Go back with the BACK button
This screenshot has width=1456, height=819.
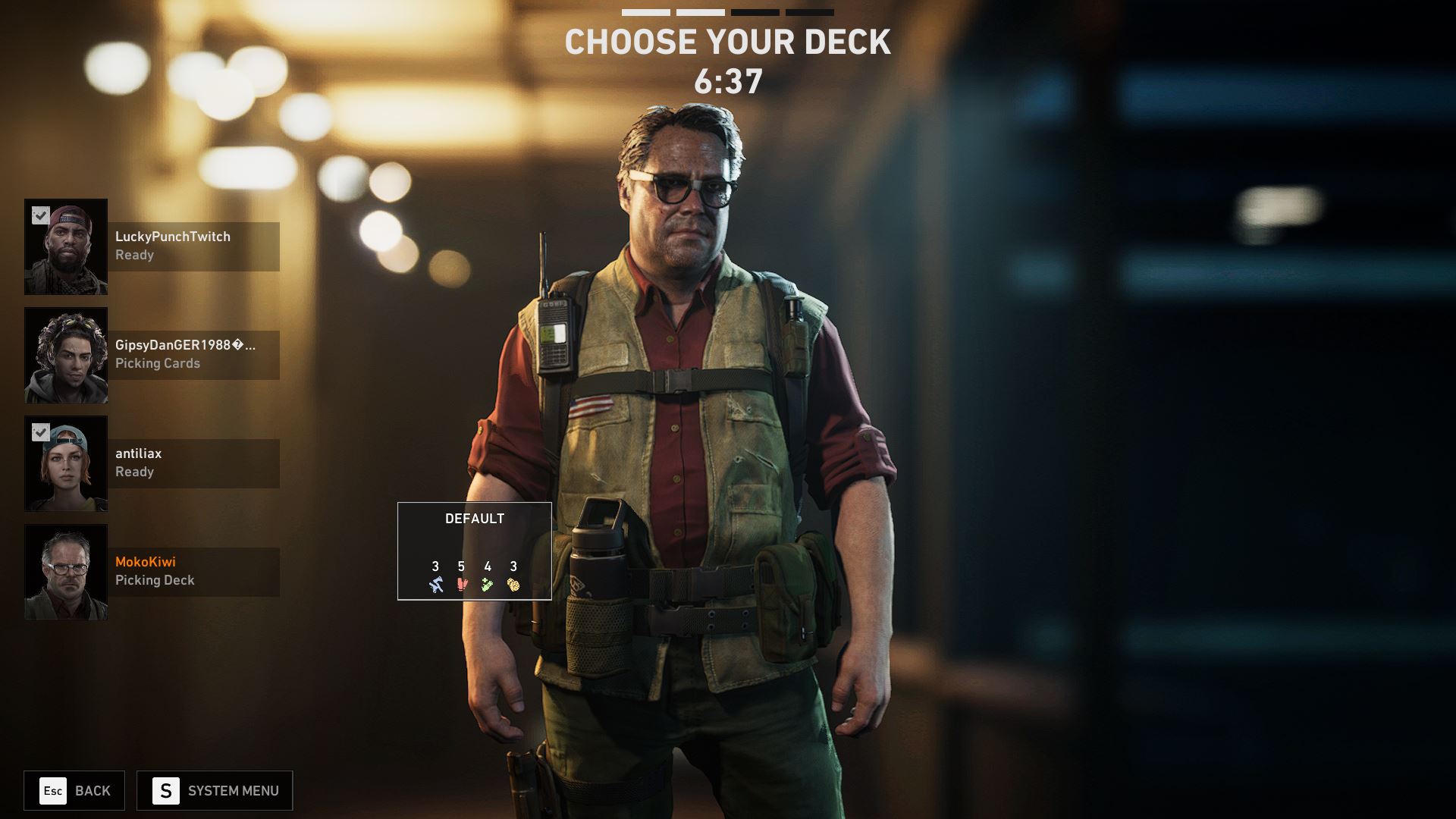[x=74, y=791]
